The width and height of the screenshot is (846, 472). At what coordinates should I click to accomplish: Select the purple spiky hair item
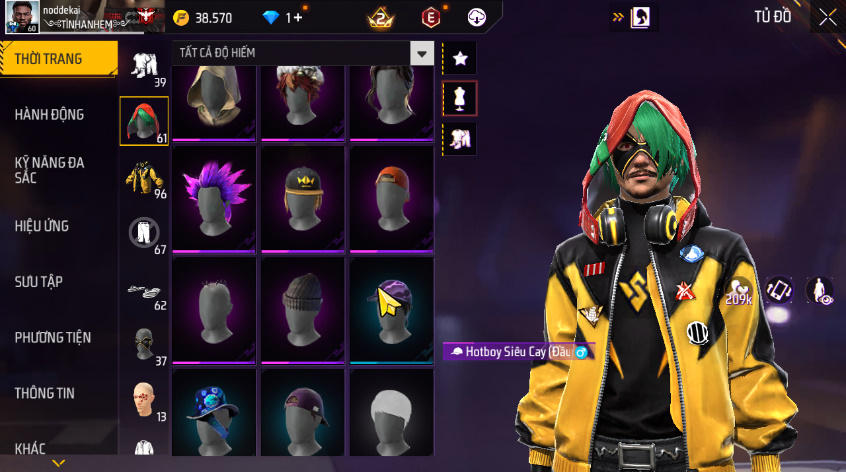pyautogui.click(x=215, y=192)
